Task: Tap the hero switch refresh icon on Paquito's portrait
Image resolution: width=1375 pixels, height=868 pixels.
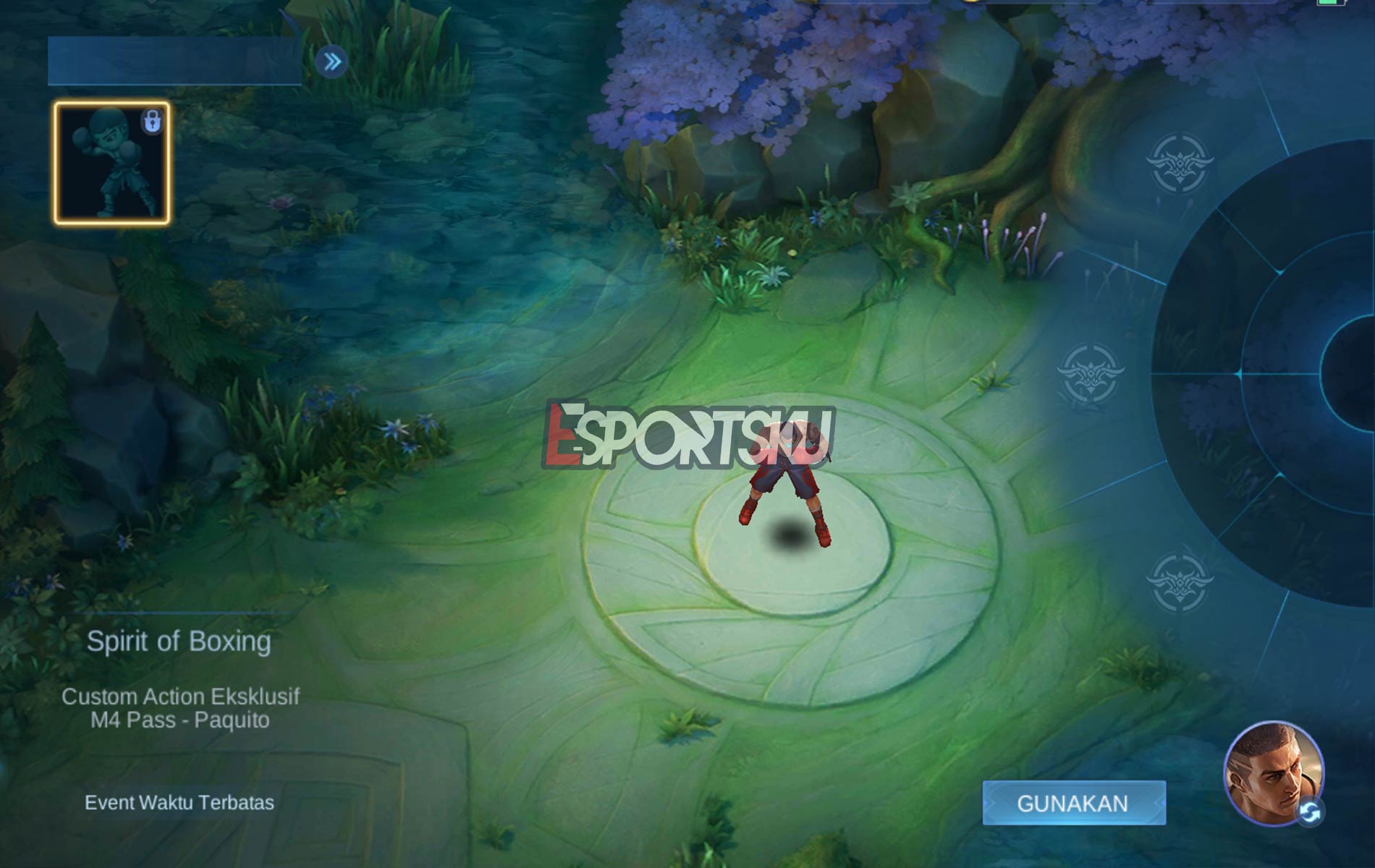Action: coord(1310,811)
